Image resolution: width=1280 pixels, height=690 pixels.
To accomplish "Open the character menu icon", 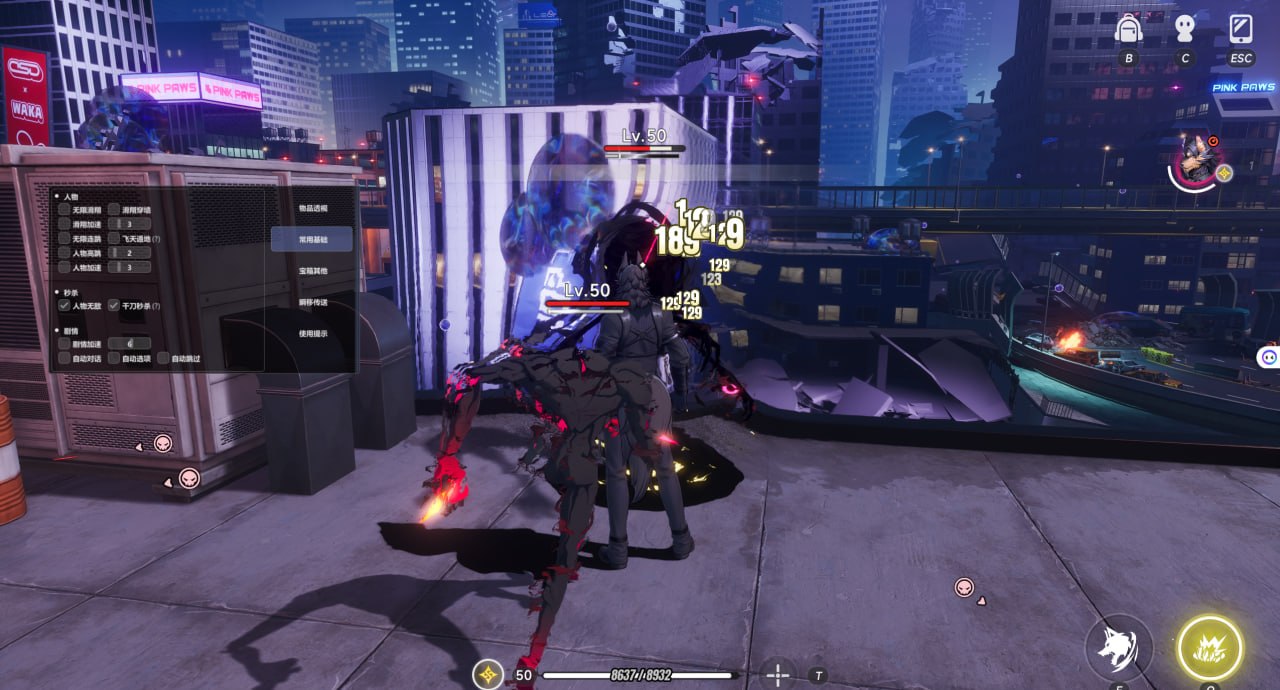I will point(1185,29).
